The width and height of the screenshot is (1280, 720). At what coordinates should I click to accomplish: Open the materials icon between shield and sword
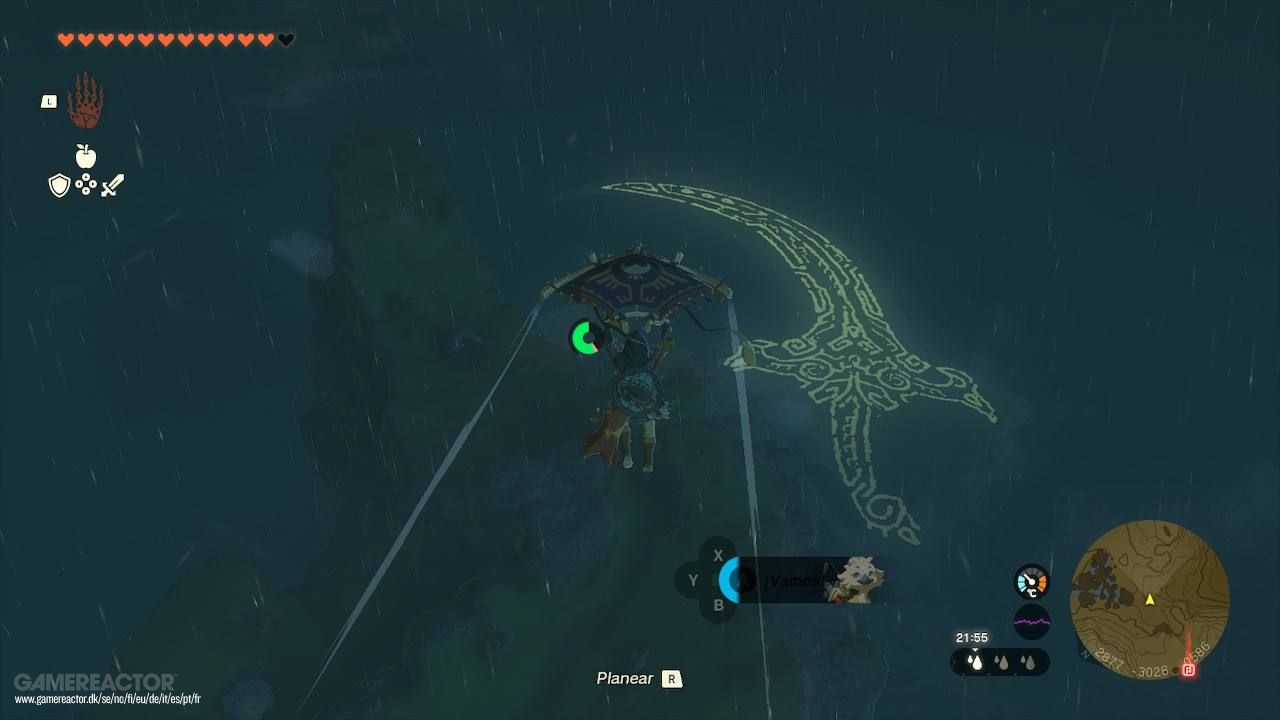(85, 184)
